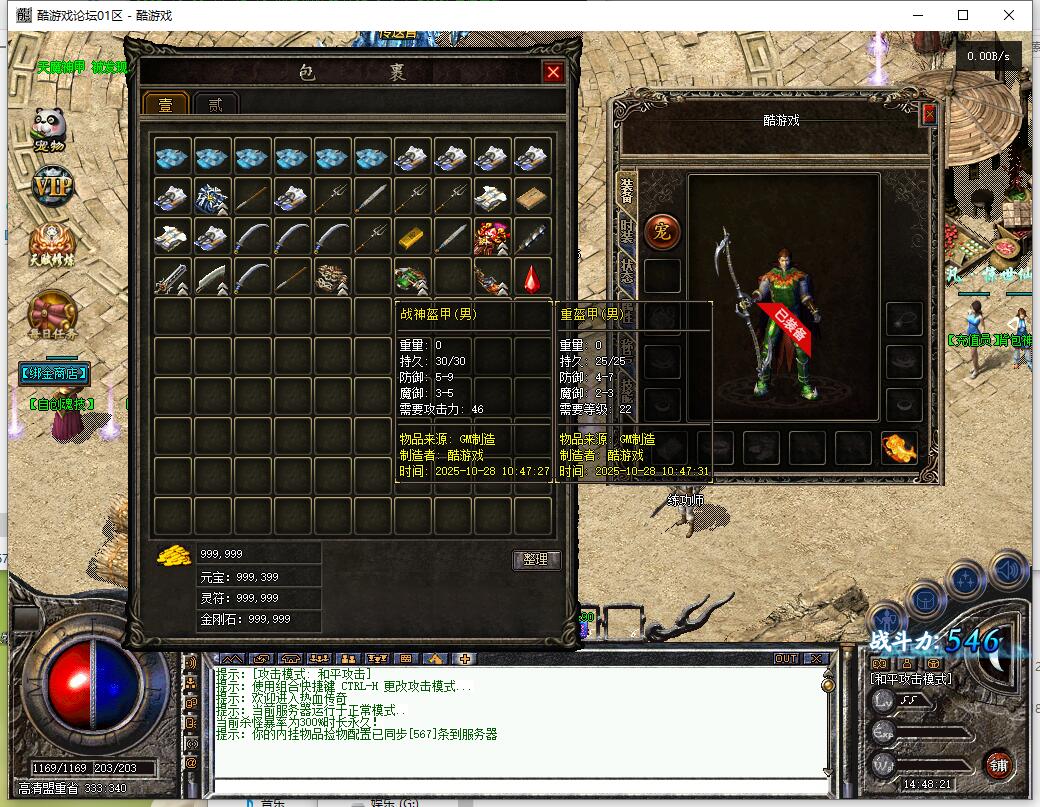Toggle the speaker sound button
Viewport: 1040px width, 807px height.
[1008, 571]
